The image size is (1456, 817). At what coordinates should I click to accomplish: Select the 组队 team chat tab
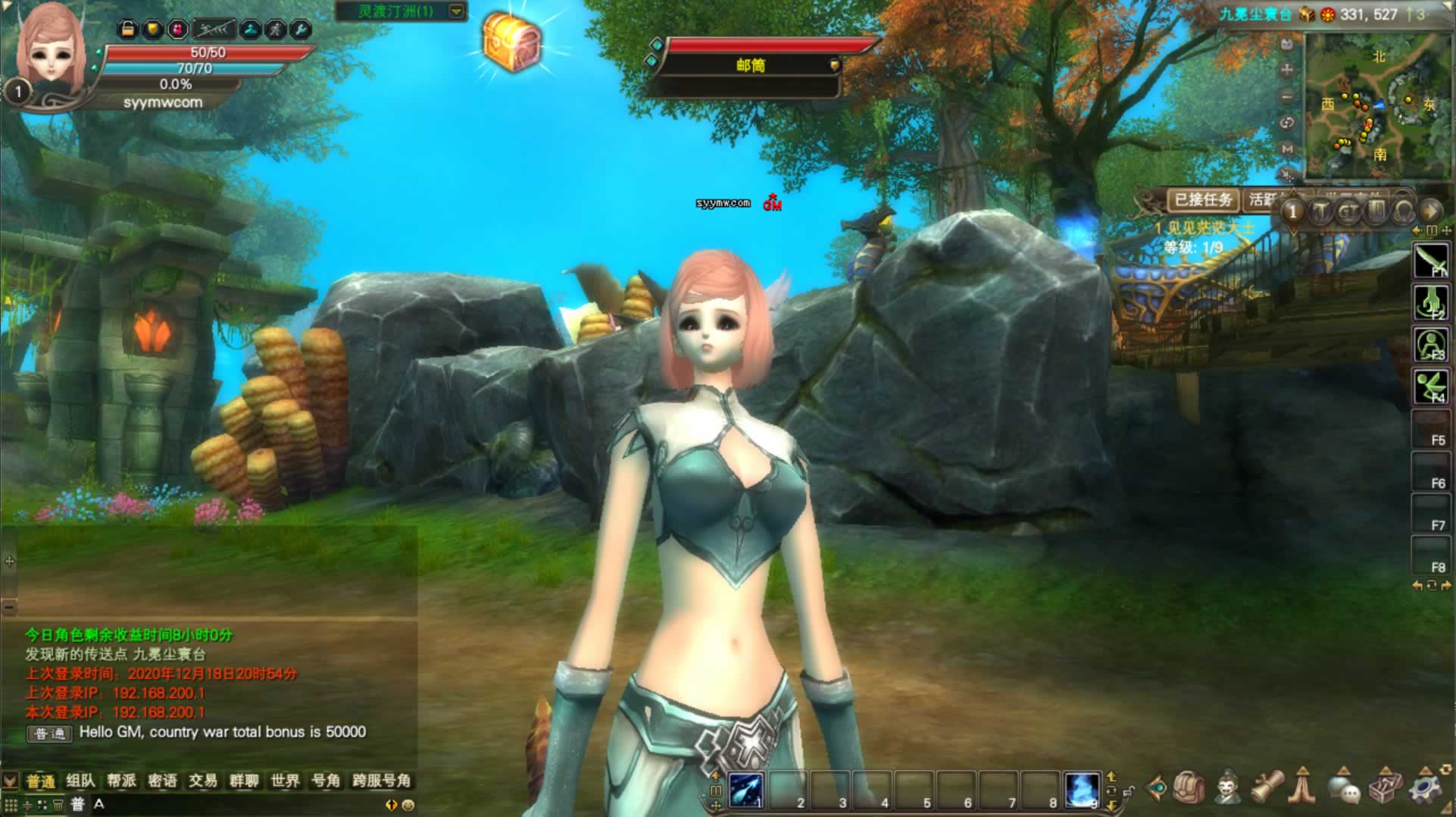coord(80,781)
